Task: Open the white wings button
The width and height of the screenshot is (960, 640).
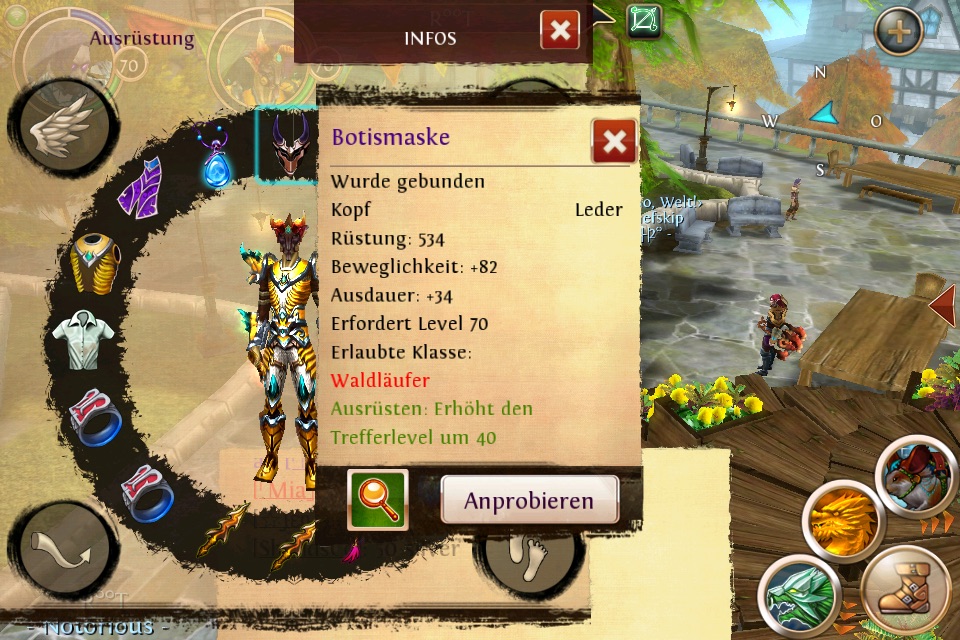Action: [x=62, y=130]
